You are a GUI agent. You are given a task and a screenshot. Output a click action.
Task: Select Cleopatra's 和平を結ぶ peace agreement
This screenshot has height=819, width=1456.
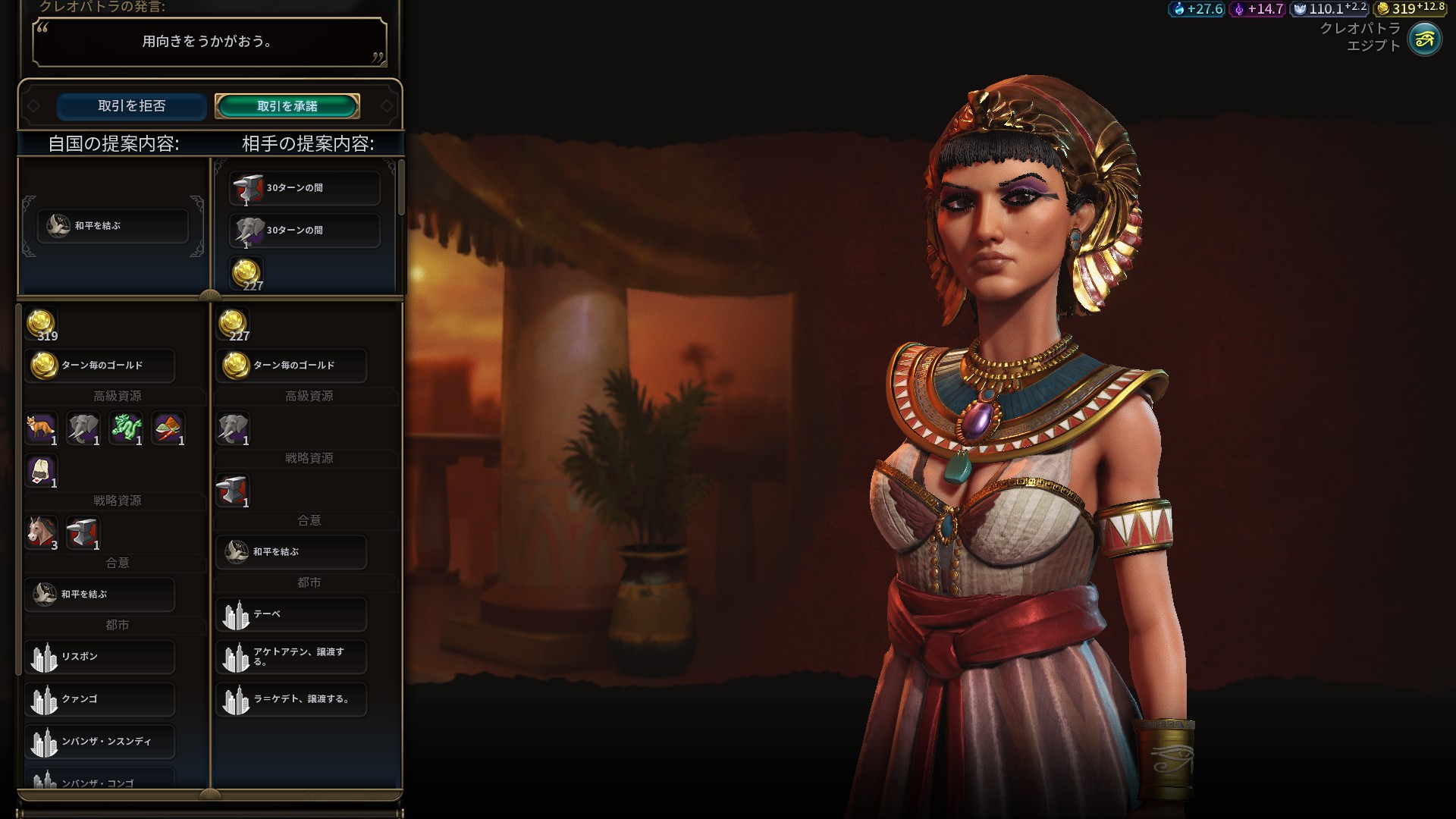click(291, 552)
